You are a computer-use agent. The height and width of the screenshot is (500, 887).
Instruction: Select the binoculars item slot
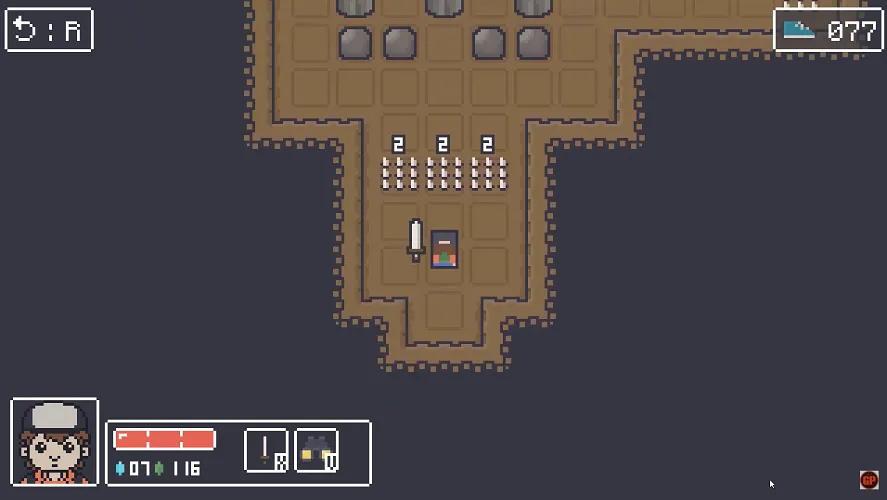coord(316,450)
